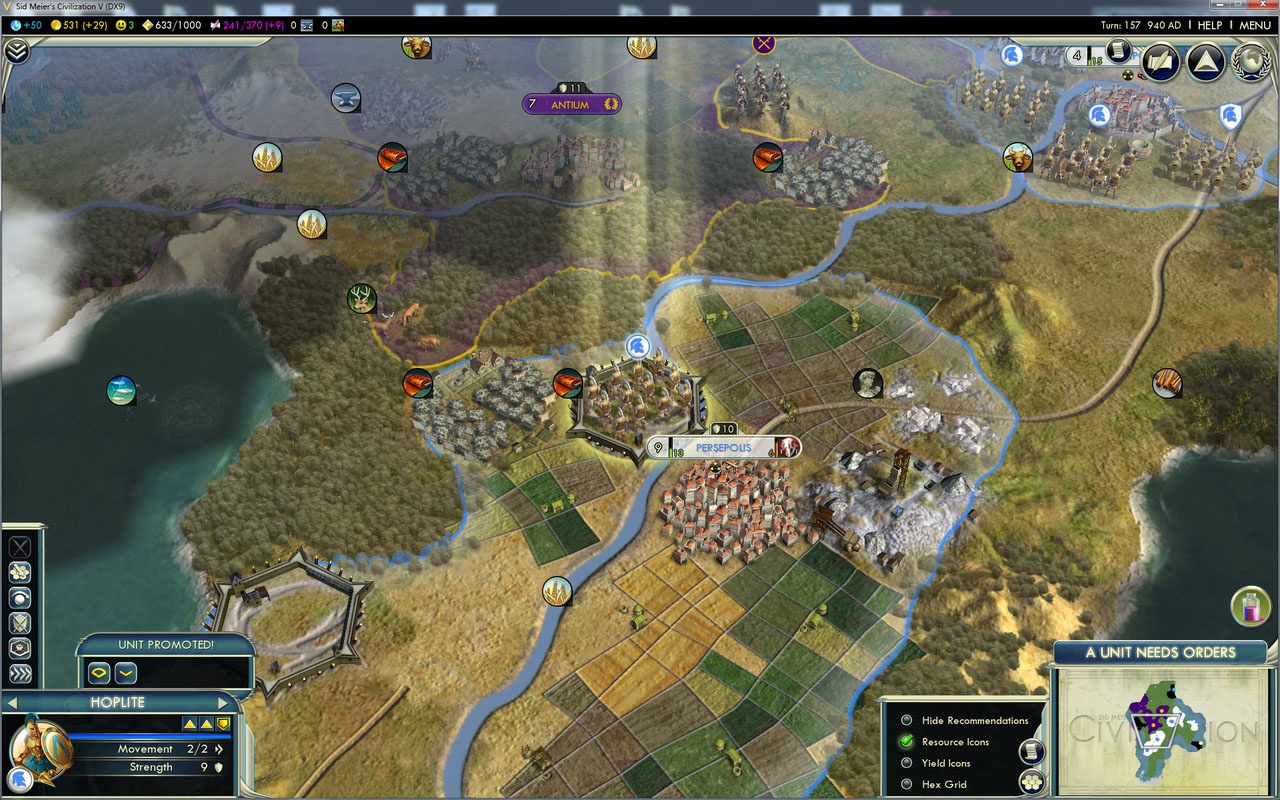Open promotion choices via the chevron icon

tap(125, 672)
